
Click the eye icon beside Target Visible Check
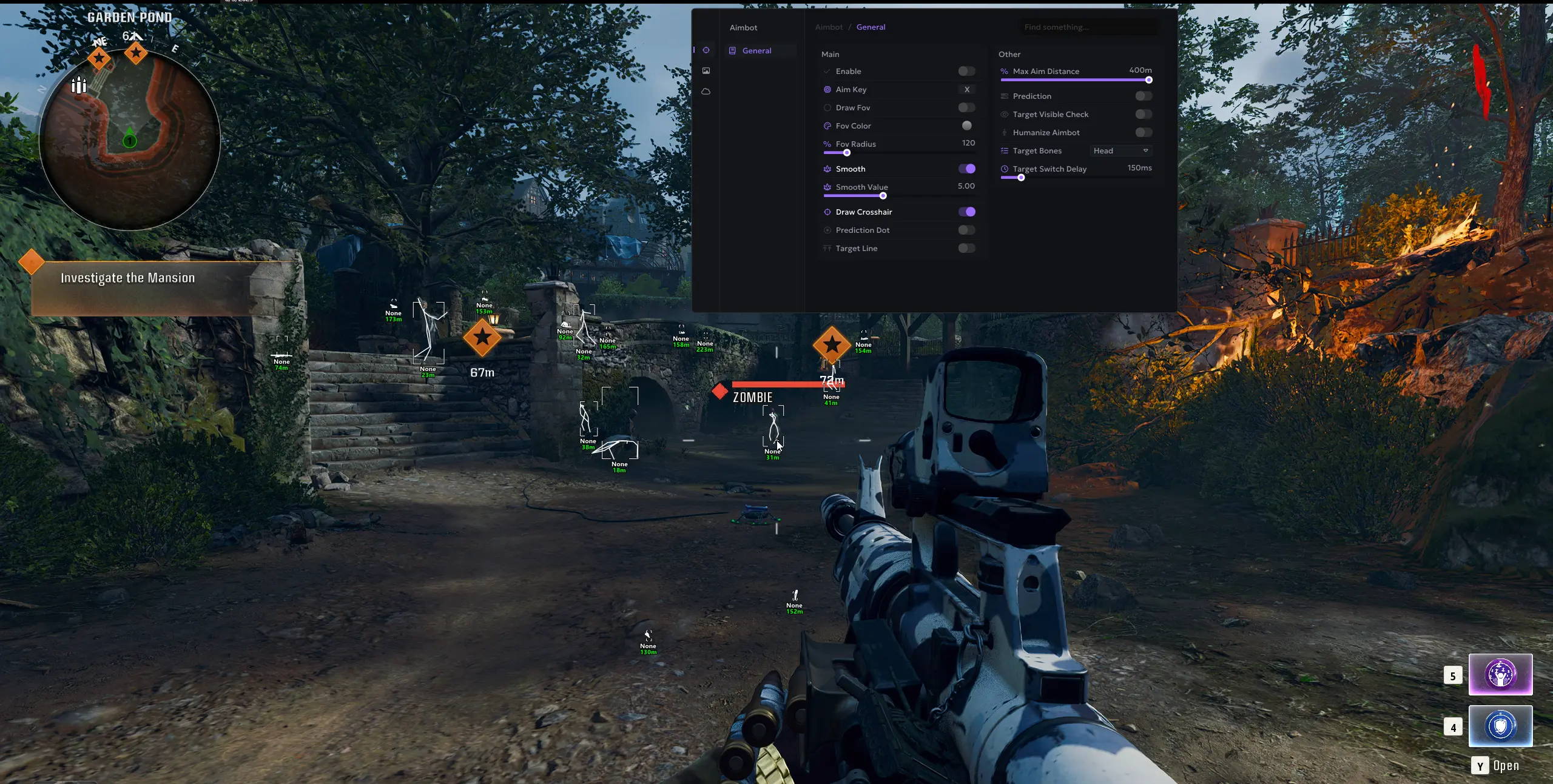point(1004,115)
